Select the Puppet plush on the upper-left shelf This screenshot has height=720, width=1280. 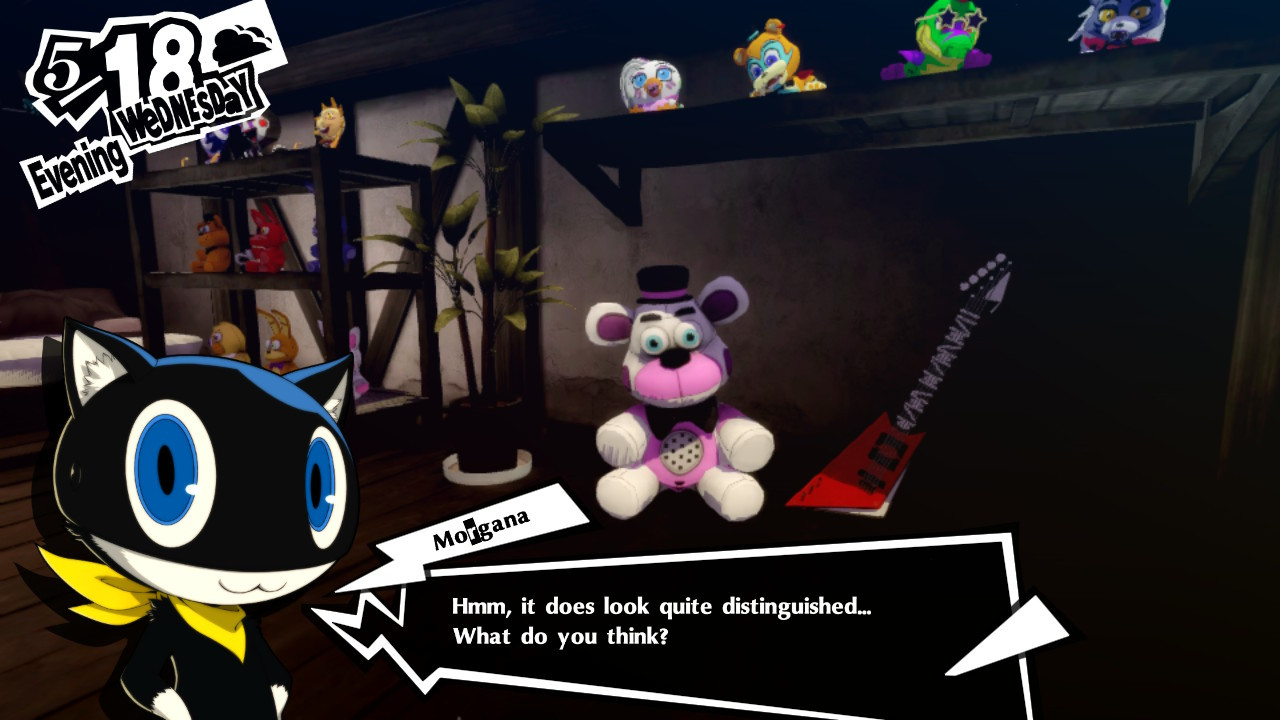pos(252,131)
